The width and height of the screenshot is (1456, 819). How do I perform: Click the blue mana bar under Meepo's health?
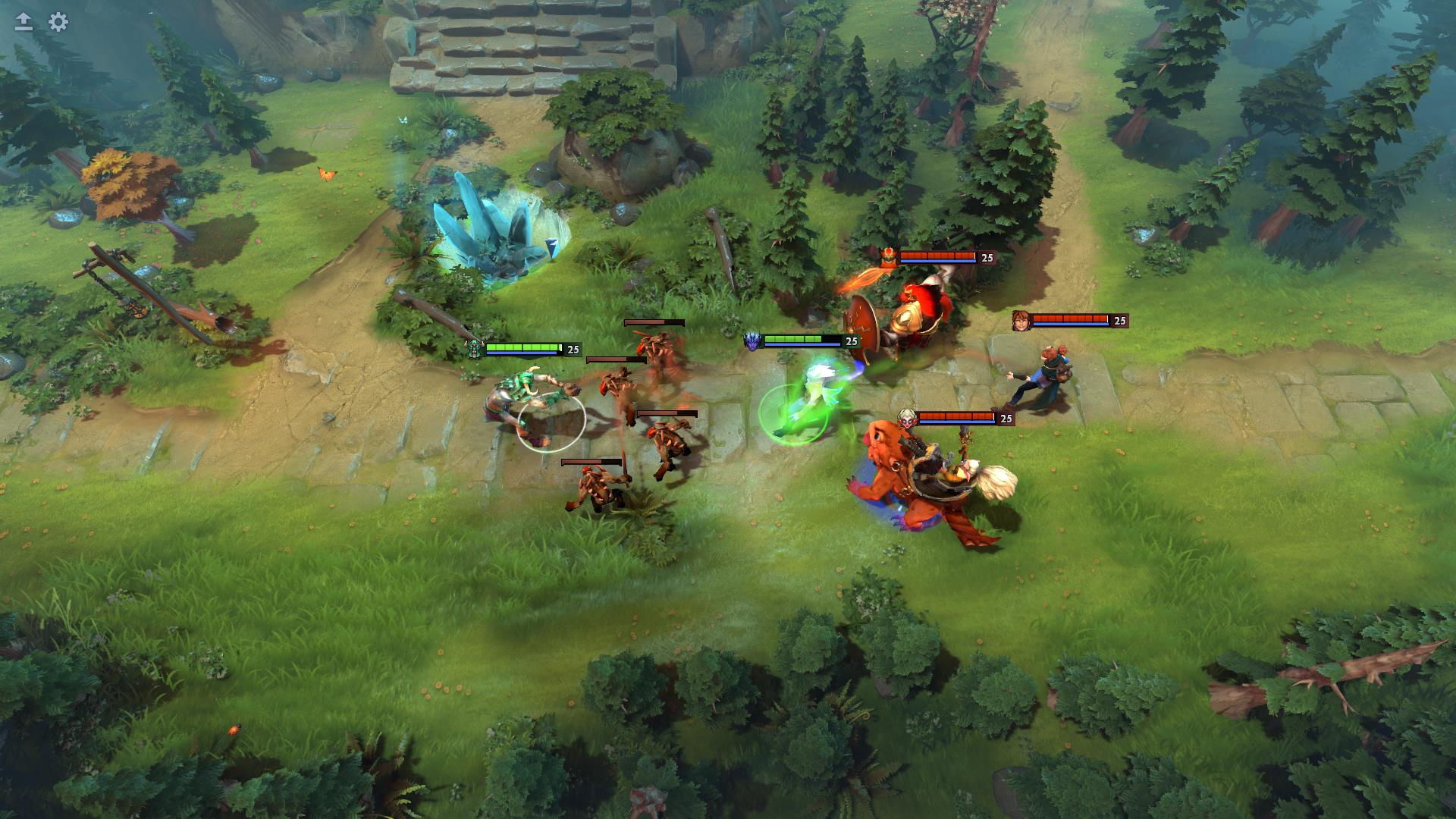(1069, 325)
